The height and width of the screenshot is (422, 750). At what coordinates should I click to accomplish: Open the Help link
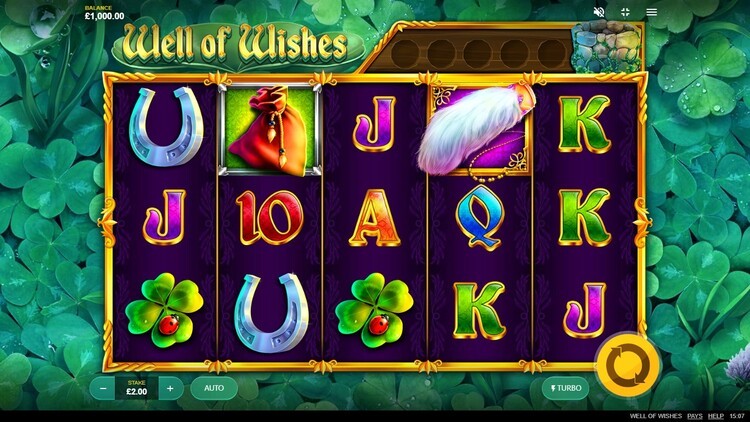[x=716, y=415]
